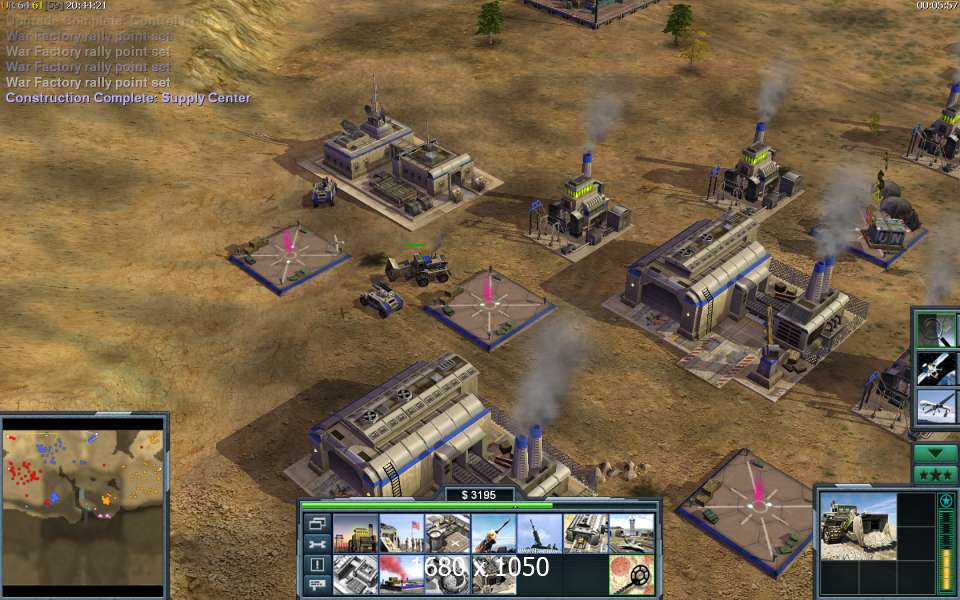Click the overlapping windows button
Image resolution: width=960 pixels, height=600 pixels.
pos(317,523)
